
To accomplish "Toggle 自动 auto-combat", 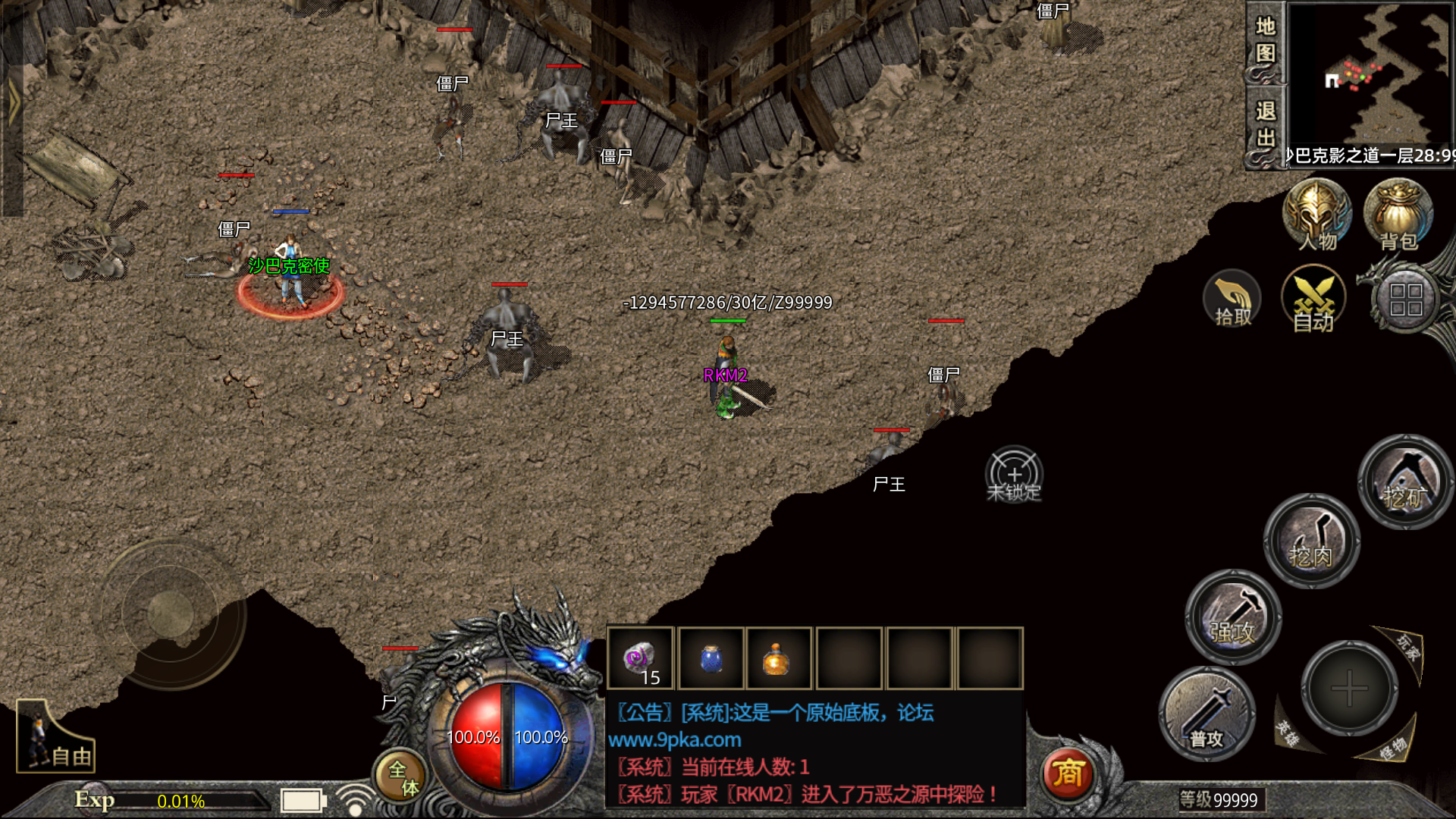I will pos(1313,299).
